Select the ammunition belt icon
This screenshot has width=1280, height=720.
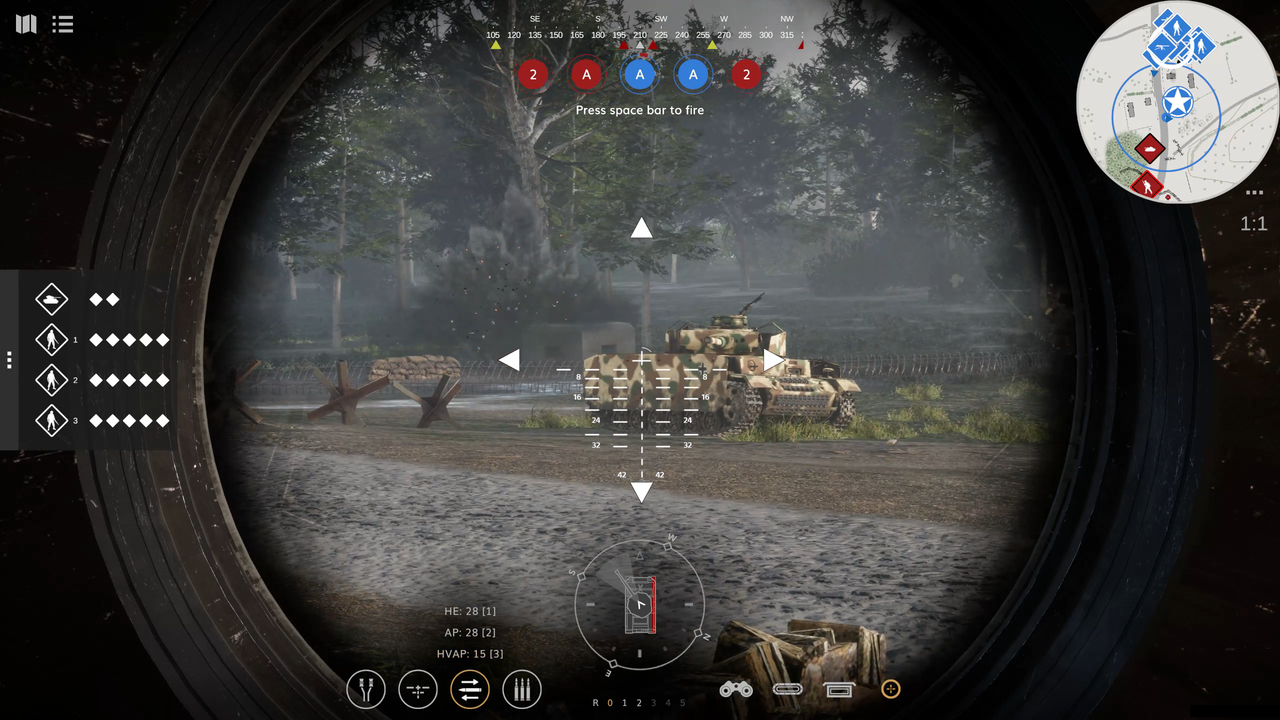point(521,689)
